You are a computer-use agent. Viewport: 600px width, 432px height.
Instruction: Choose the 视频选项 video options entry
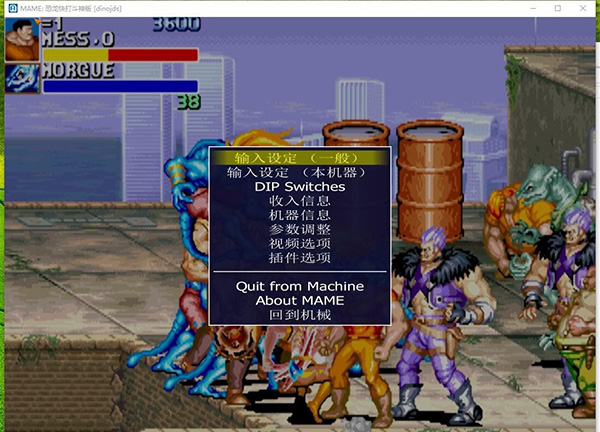(299, 243)
